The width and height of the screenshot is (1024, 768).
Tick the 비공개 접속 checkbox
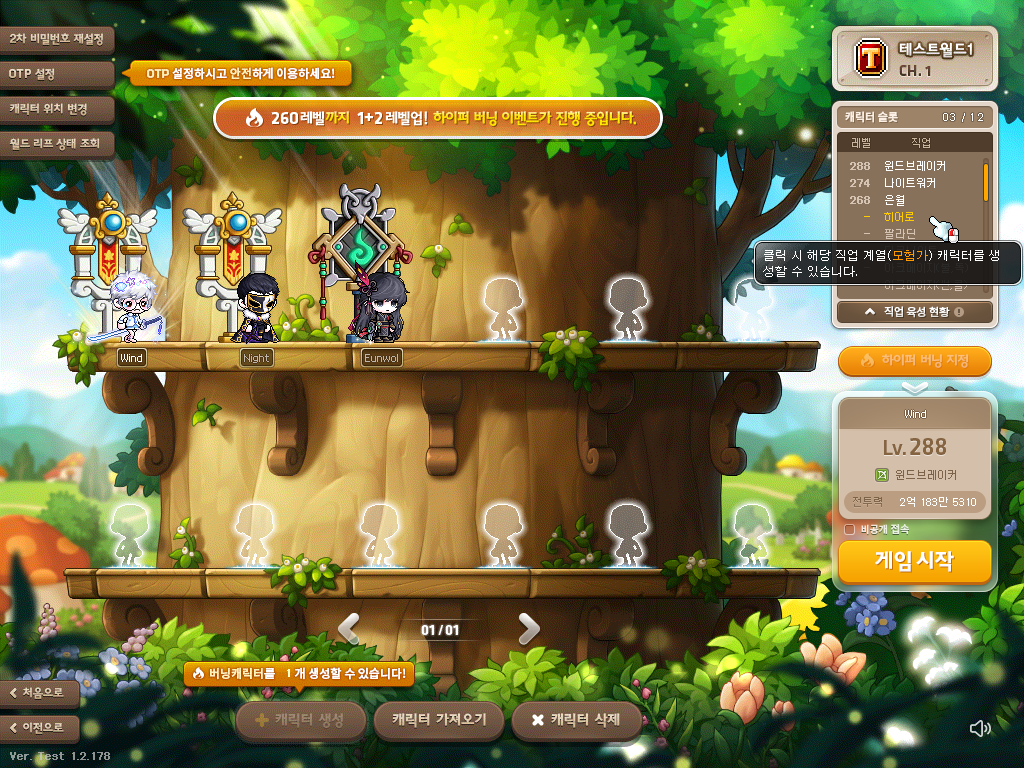click(x=850, y=529)
